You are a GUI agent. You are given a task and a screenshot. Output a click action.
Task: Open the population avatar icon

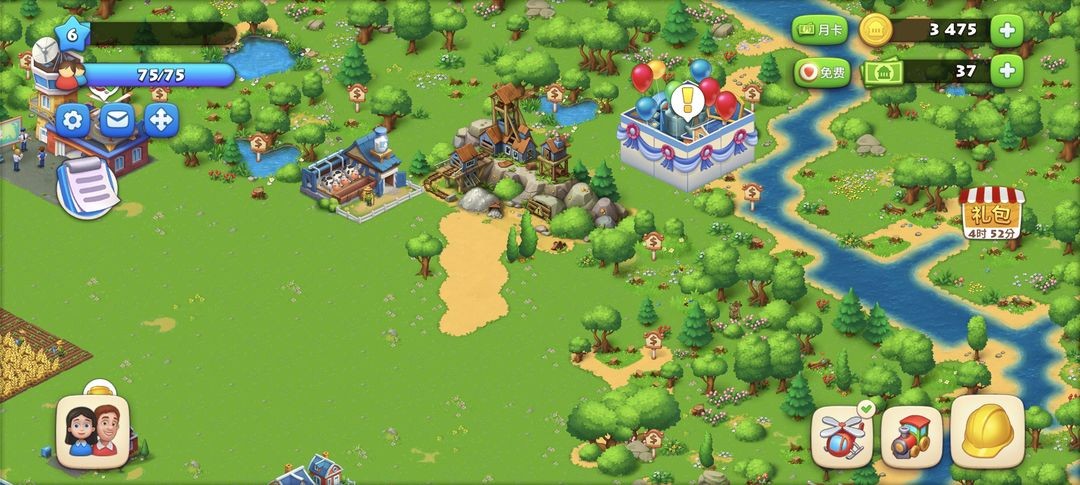59,70
